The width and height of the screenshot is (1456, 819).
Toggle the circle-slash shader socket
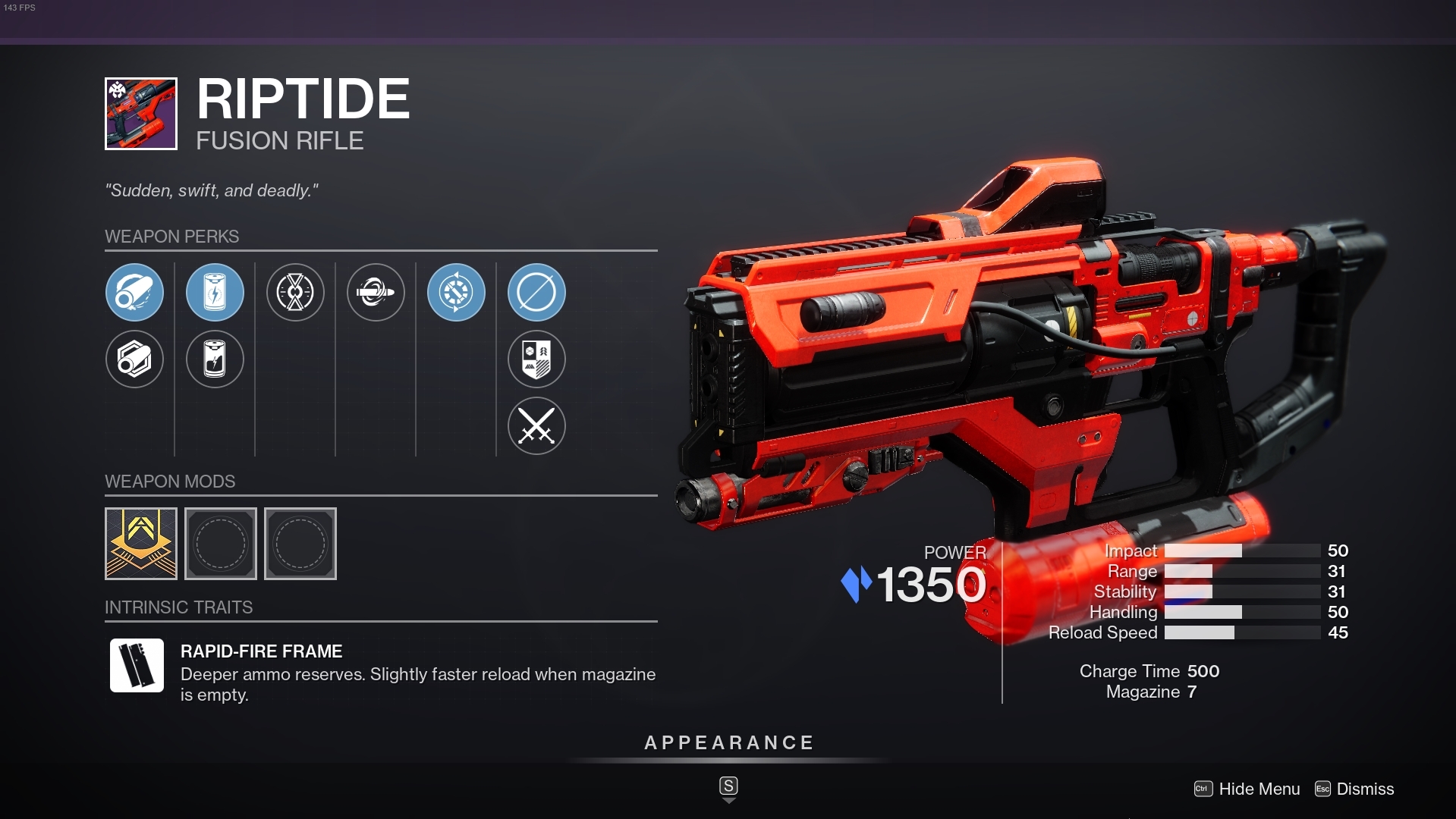(536, 292)
